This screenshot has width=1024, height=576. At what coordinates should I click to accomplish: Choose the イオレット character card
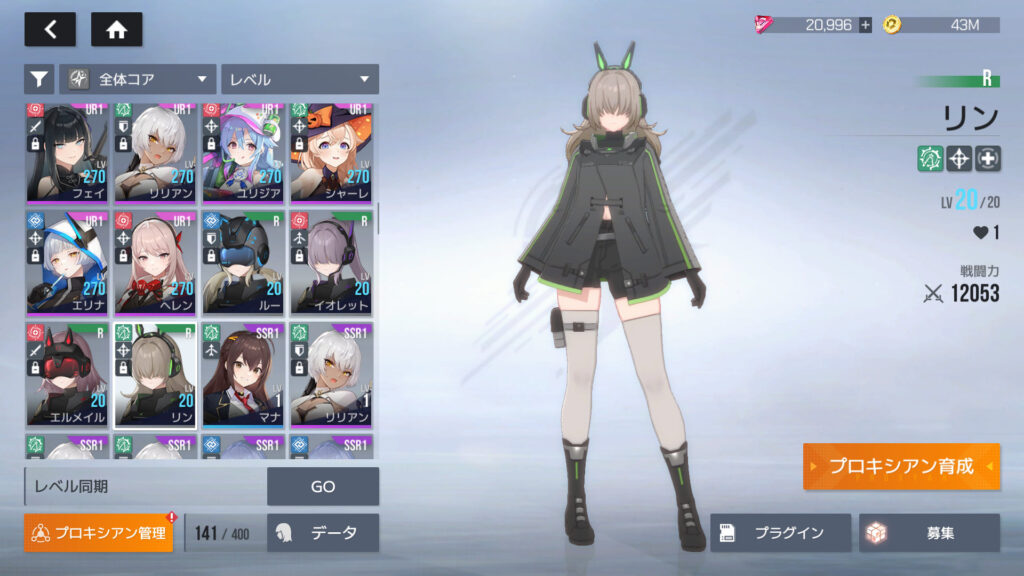(331, 262)
